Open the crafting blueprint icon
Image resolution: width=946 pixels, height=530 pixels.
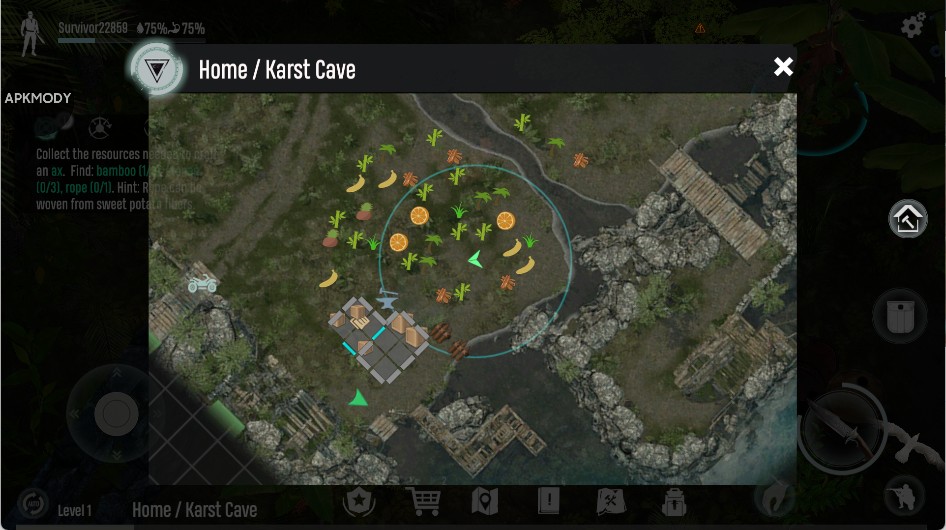coord(610,501)
